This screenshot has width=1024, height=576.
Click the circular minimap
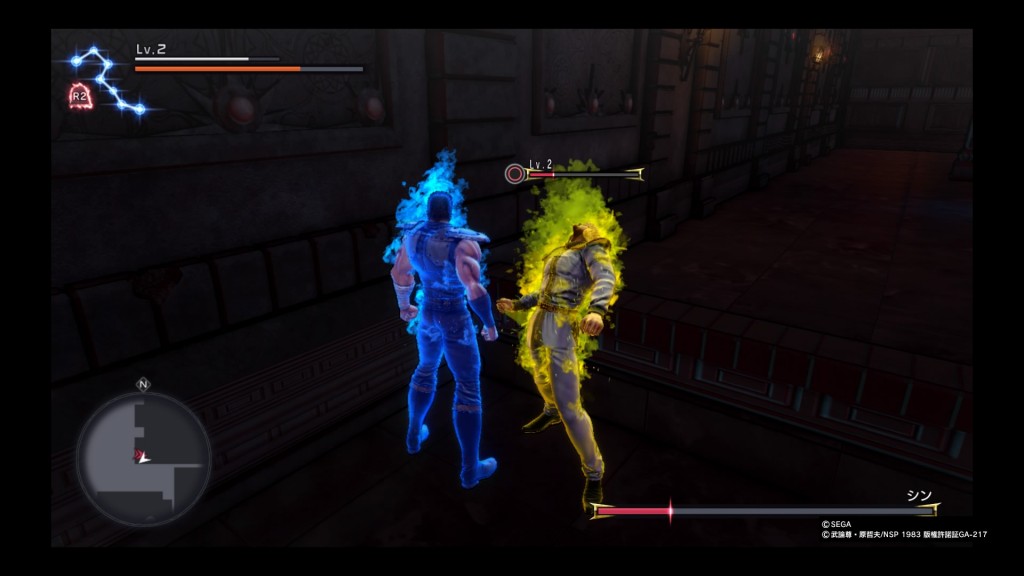[x=143, y=458]
